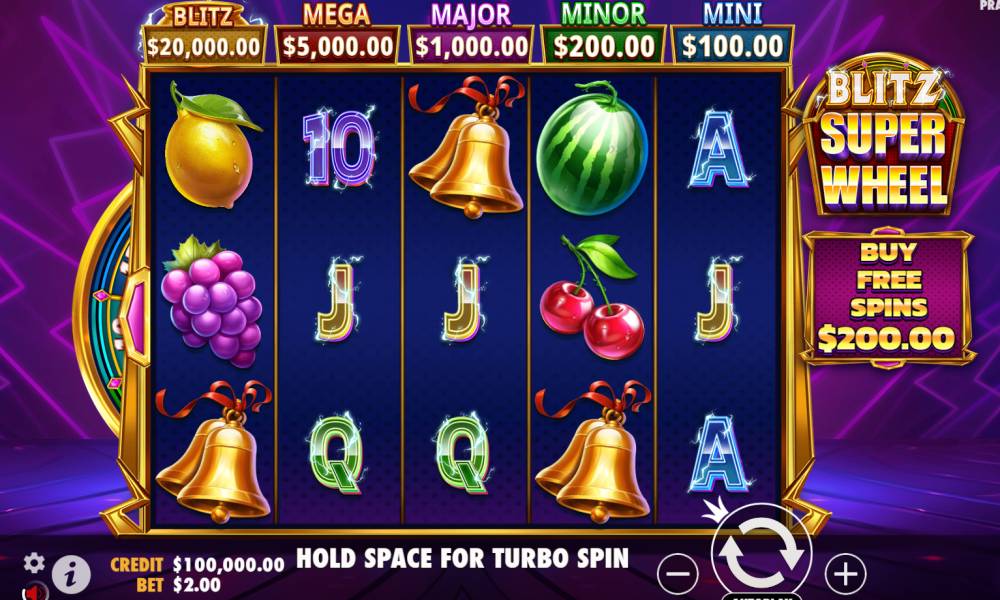The height and width of the screenshot is (600, 1000).
Task: Open the settings gear menu
Action: 34,562
